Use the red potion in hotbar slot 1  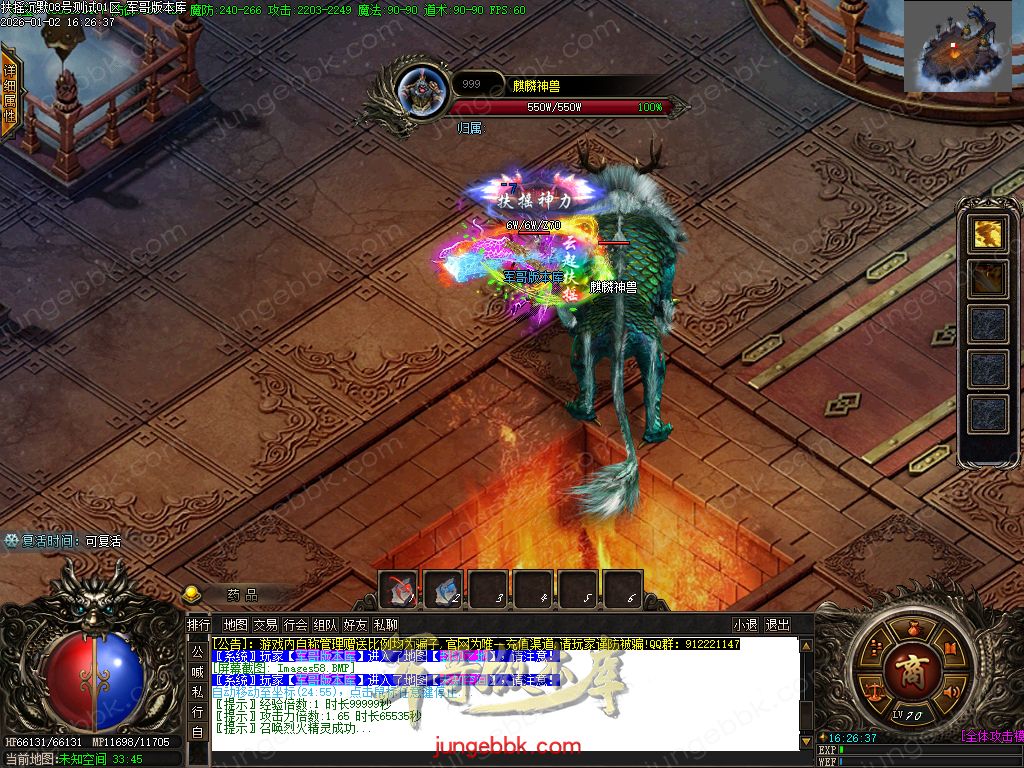pos(402,589)
